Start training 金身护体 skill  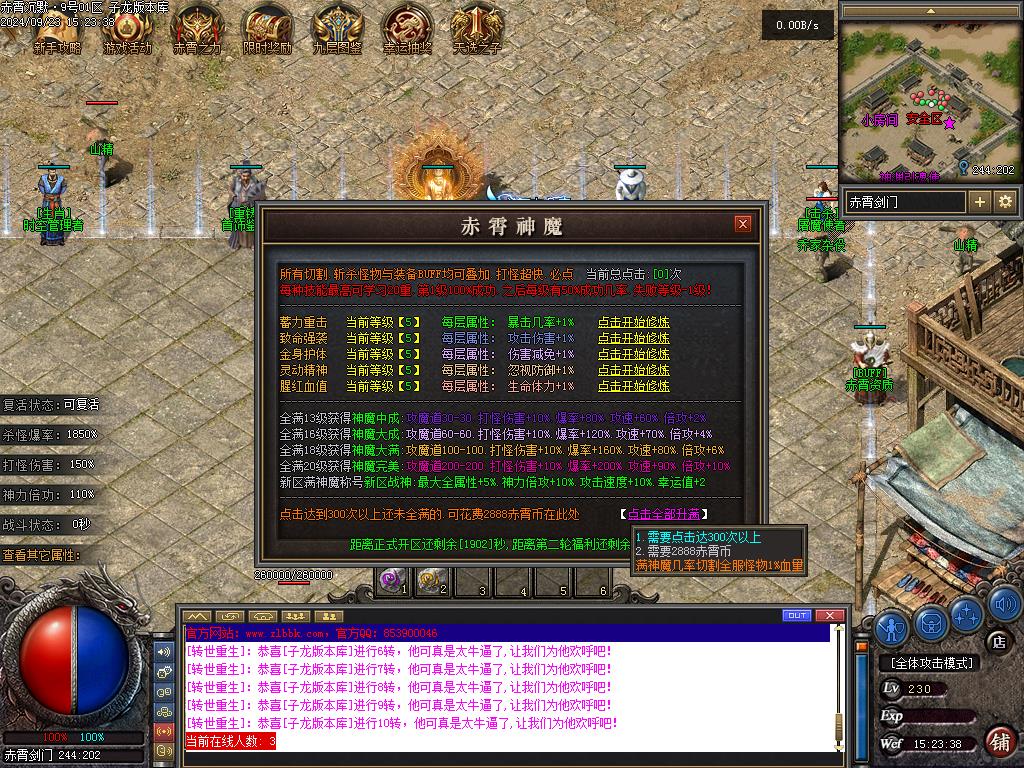(633, 354)
